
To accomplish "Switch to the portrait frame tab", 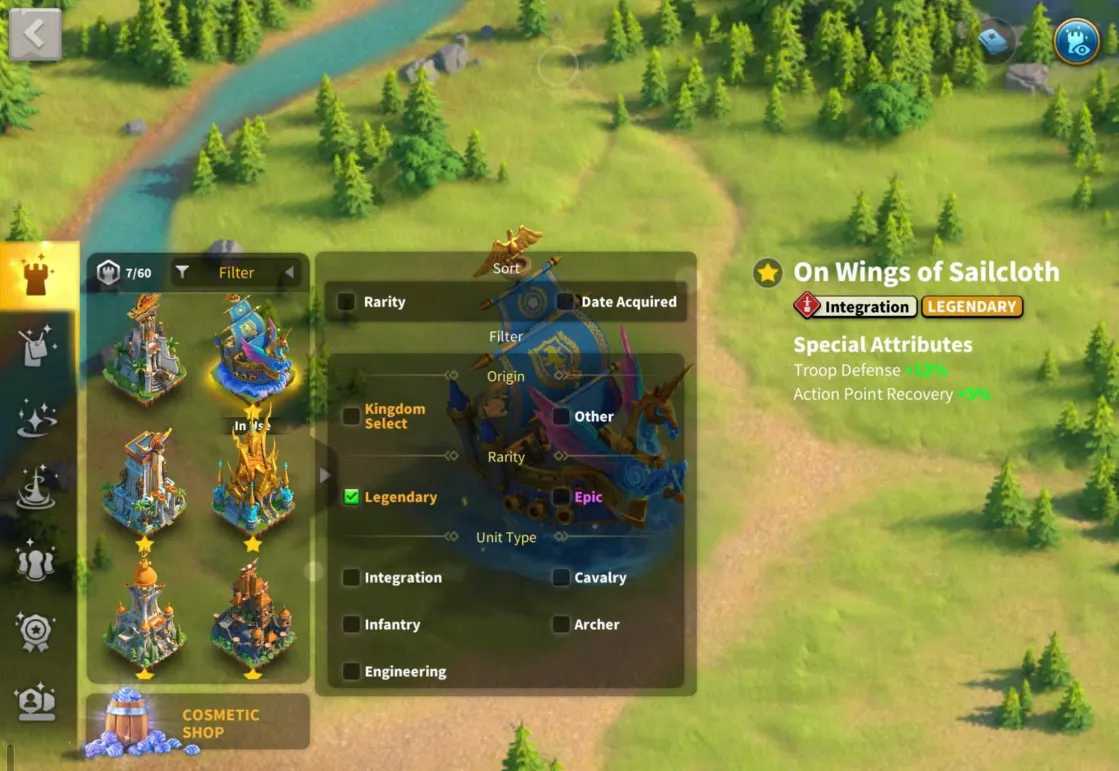I will click(x=37, y=701).
